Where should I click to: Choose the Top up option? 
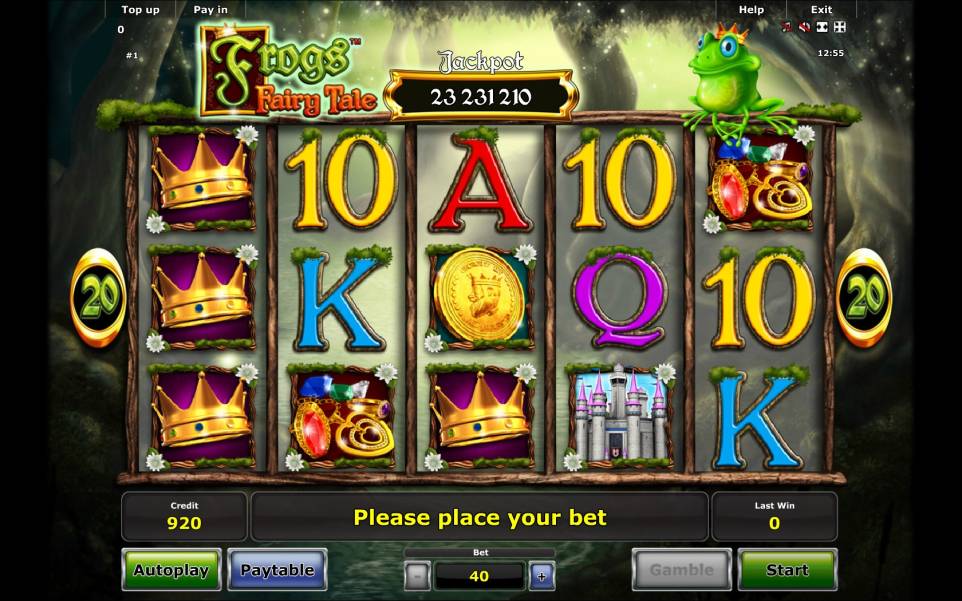140,10
